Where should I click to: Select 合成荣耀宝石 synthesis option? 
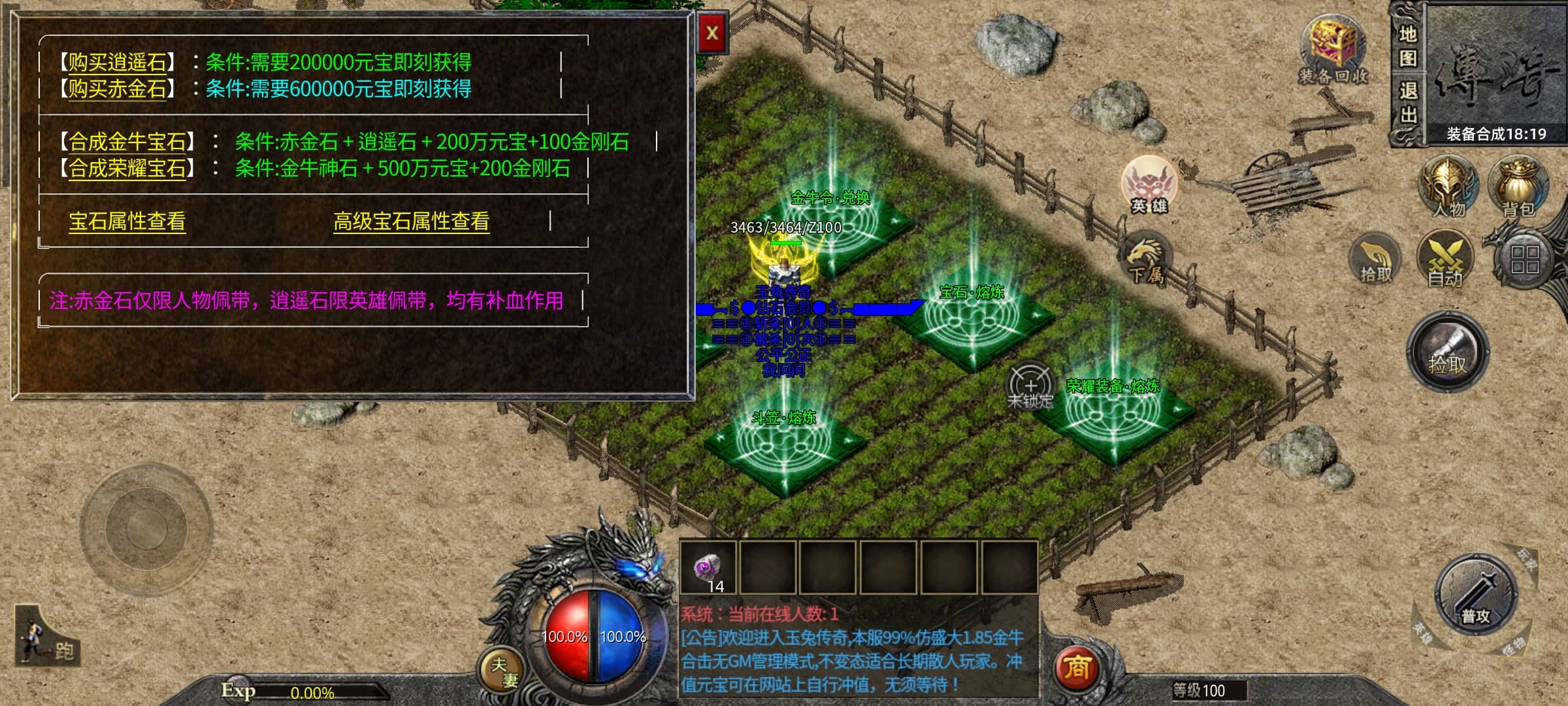click(127, 169)
